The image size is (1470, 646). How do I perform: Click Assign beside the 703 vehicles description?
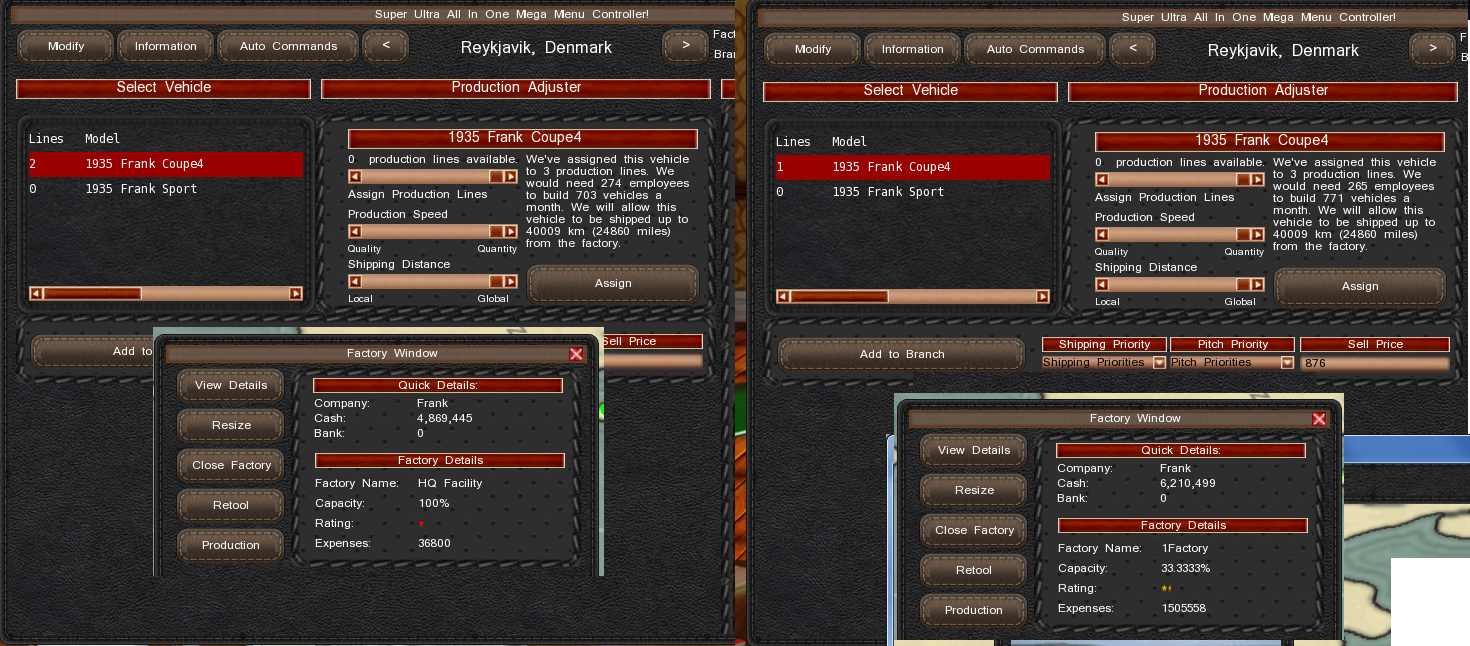click(612, 283)
